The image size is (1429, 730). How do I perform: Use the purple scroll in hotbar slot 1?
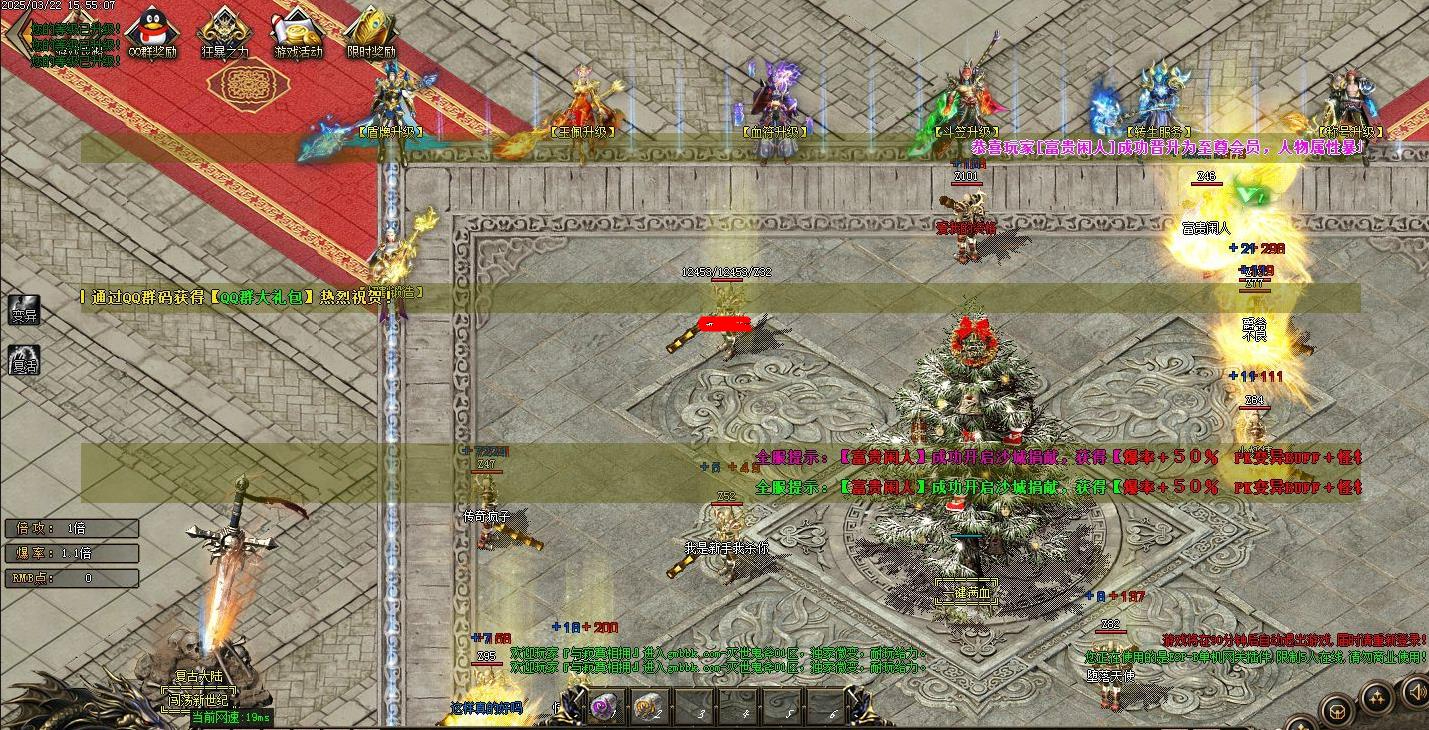pyautogui.click(x=605, y=707)
